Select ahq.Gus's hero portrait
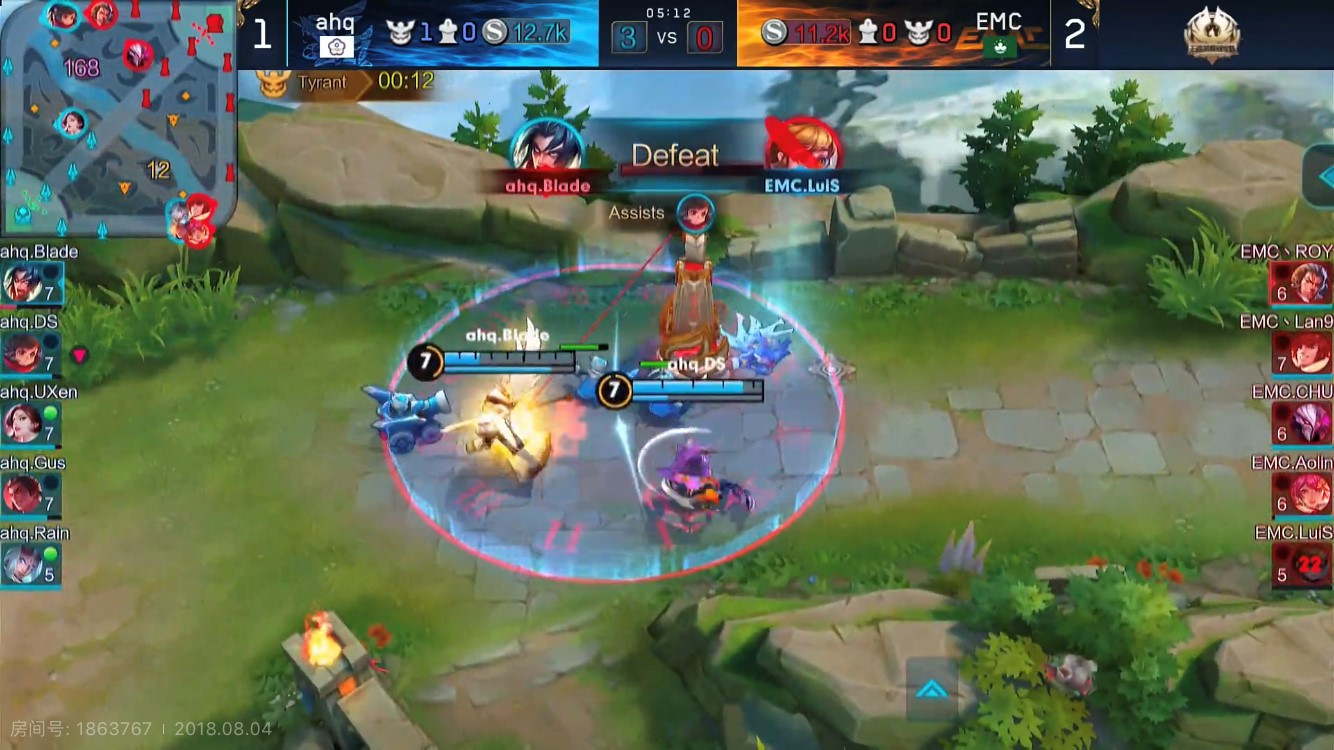The width and height of the screenshot is (1334, 750). click(22, 494)
